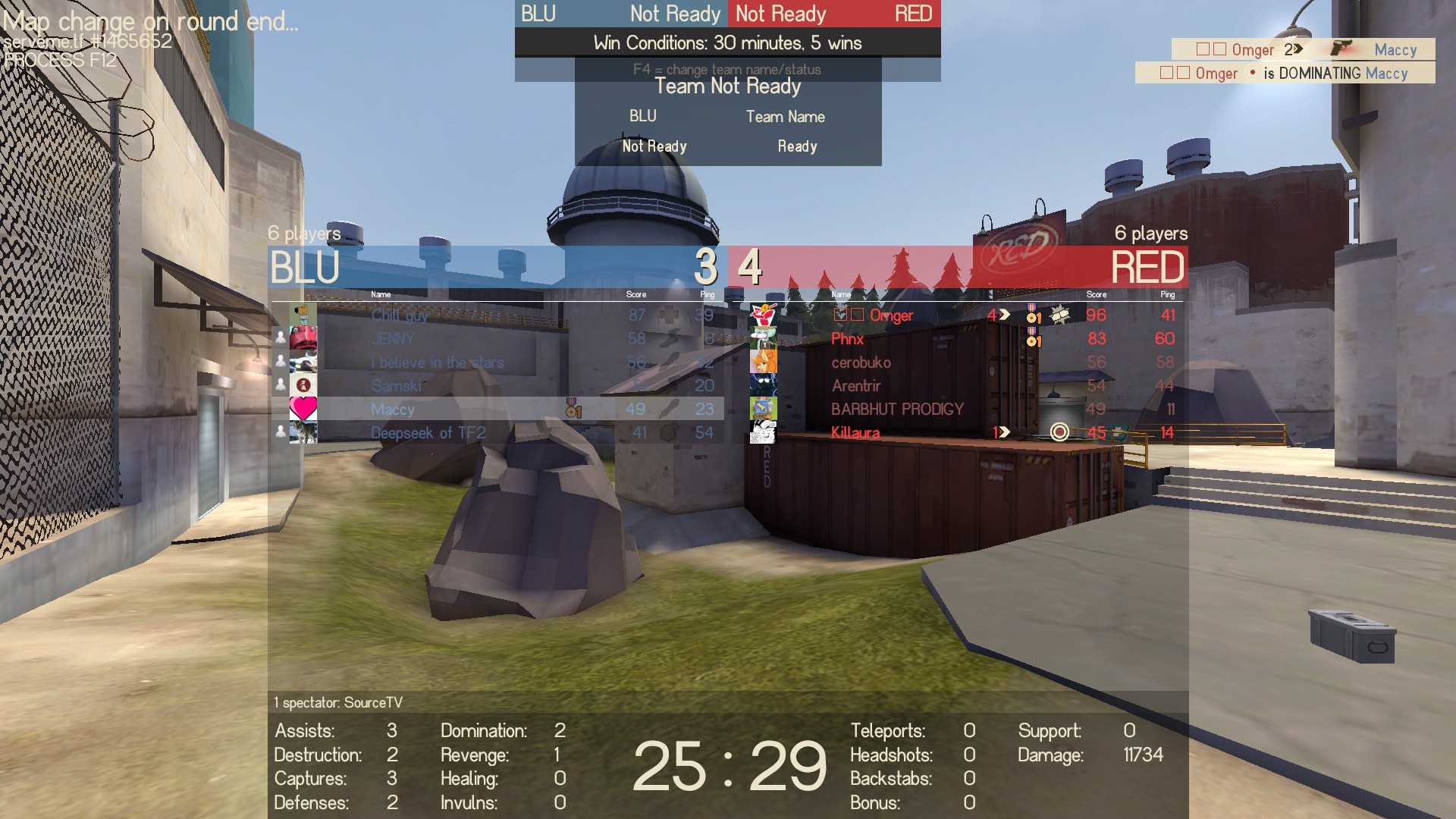Viewport: 1456px width, 819px height.
Task: Select Maccy's row on the BLU scoreboard
Action: 393,409
